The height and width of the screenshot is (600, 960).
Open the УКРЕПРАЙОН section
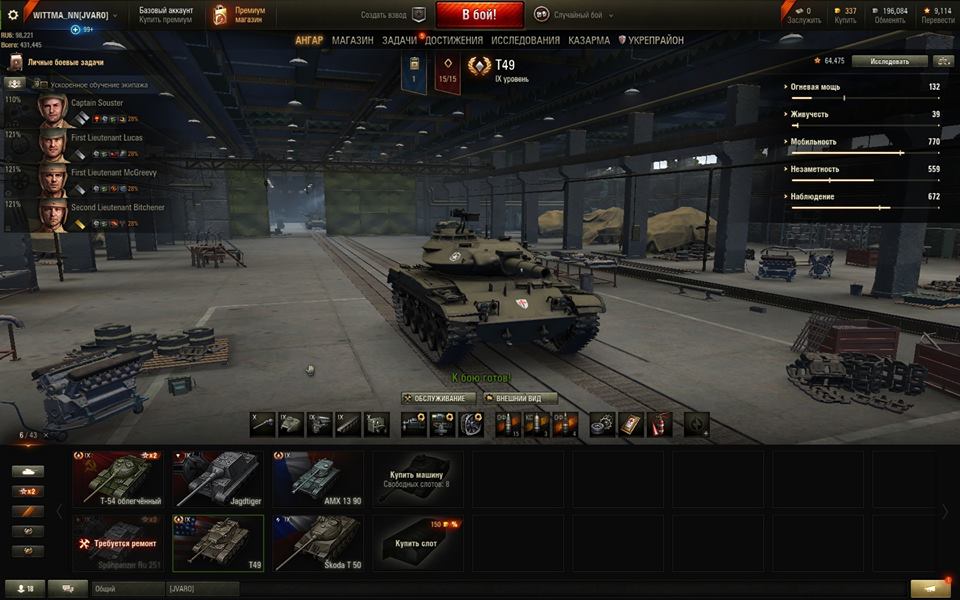pos(651,41)
